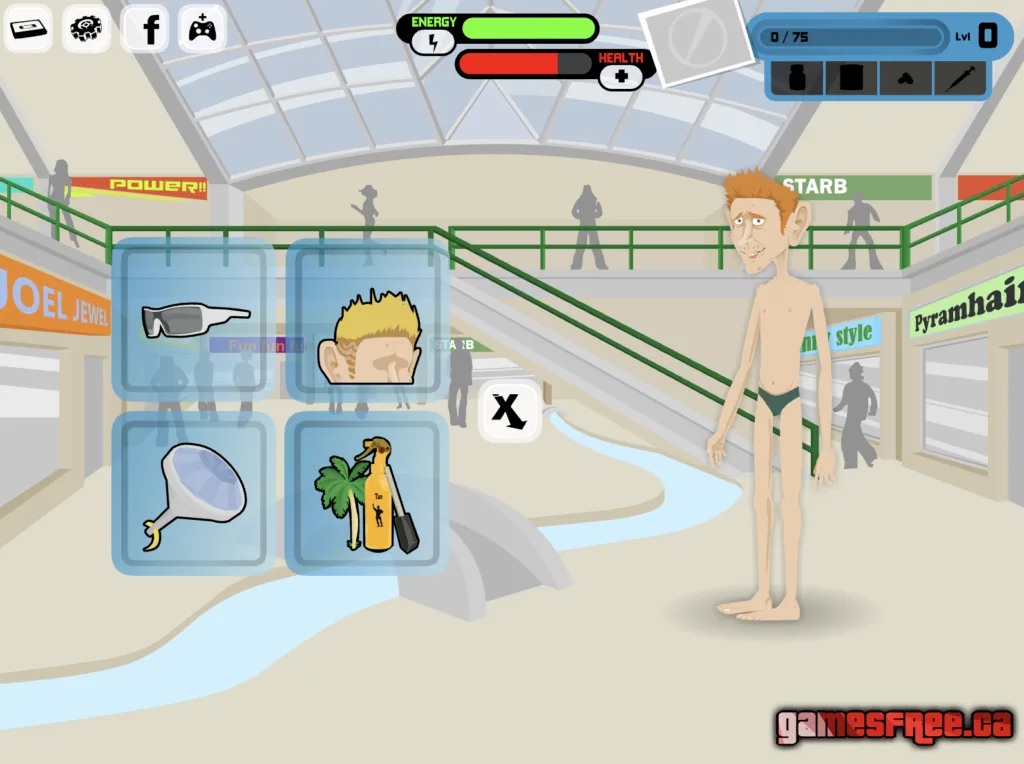Click the empty photo frame slot
Image resolution: width=1024 pixels, height=764 pixels.
(x=696, y=40)
